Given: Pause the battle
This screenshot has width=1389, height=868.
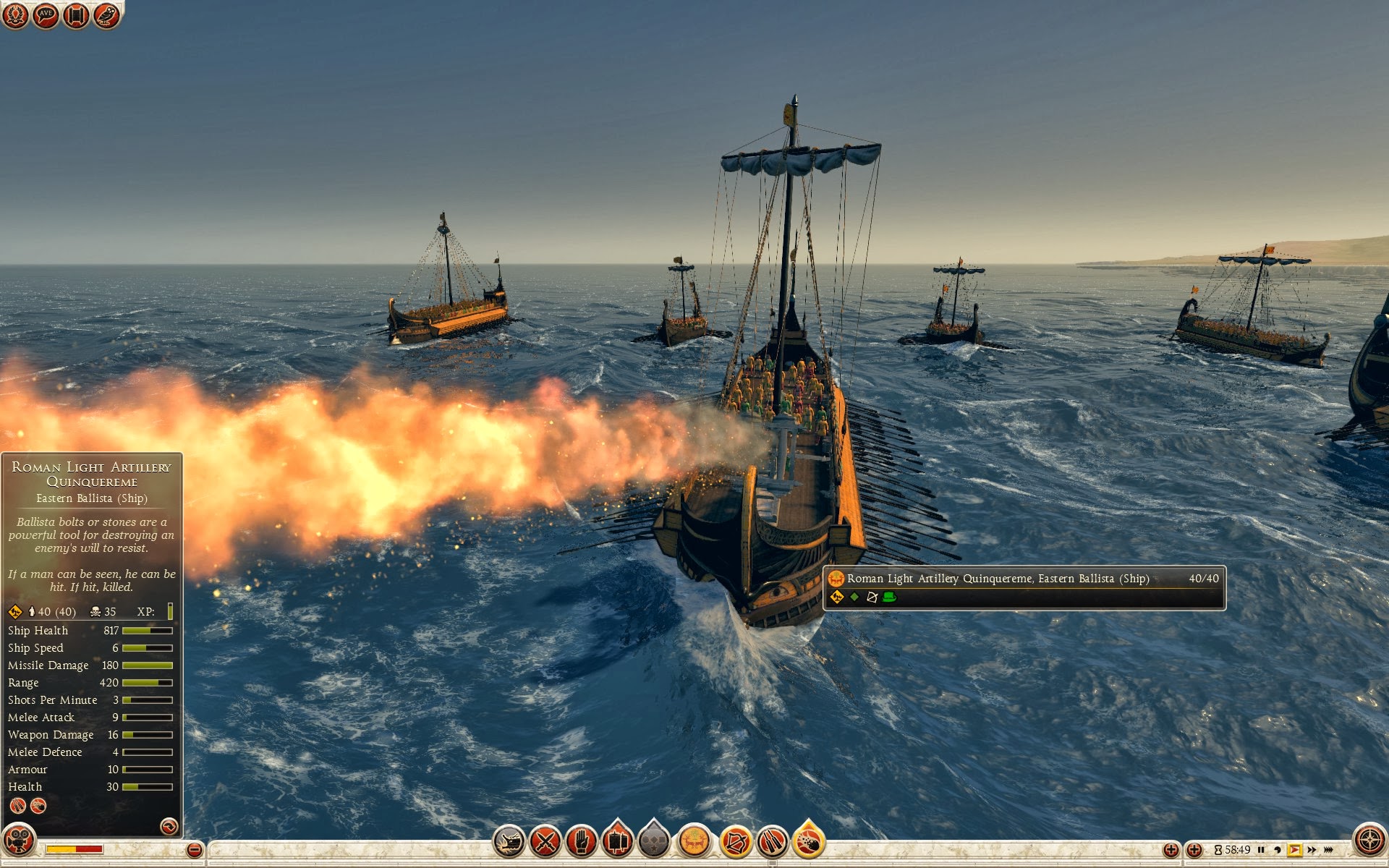Looking at the screenshot, I should (1261, 850).
